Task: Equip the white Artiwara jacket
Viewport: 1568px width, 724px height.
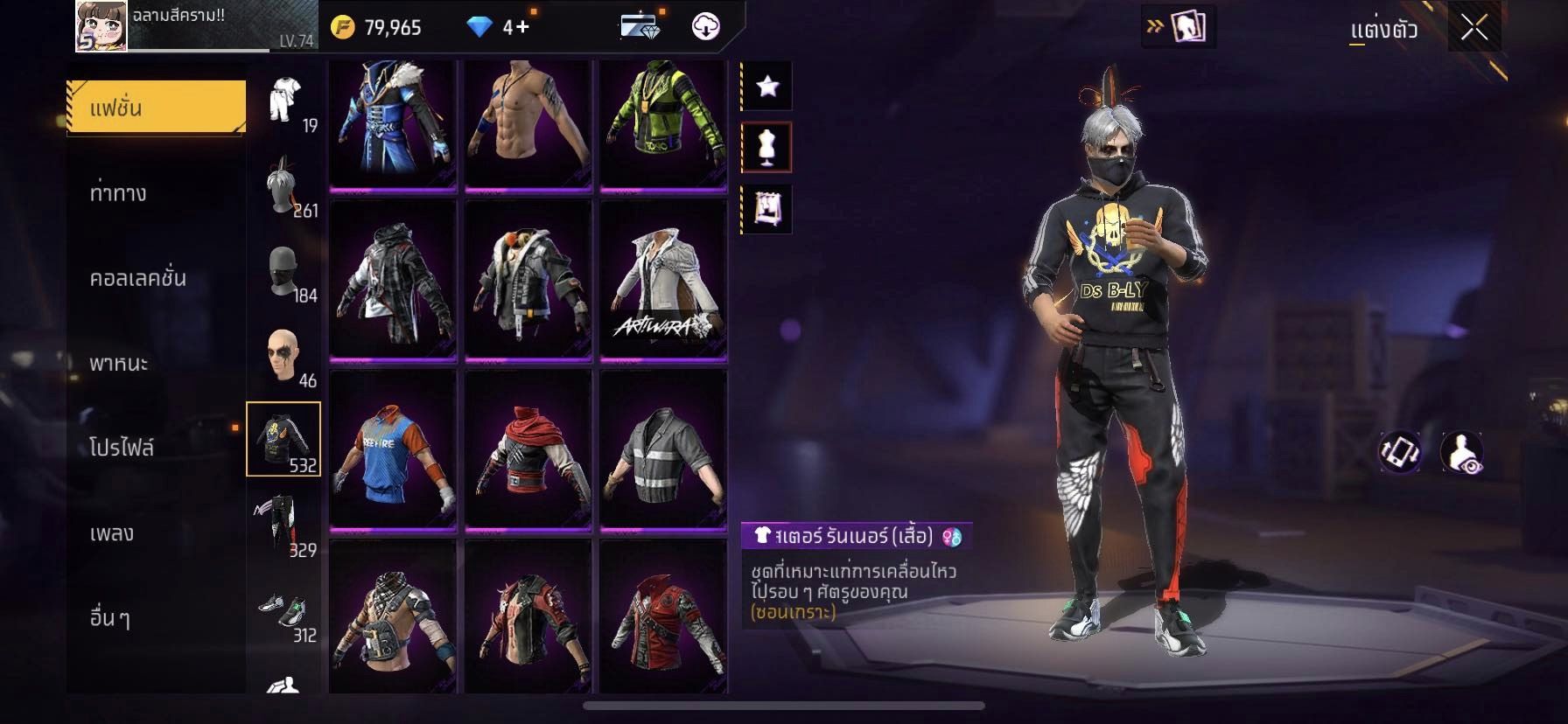Action: click(x=663, y=280)
